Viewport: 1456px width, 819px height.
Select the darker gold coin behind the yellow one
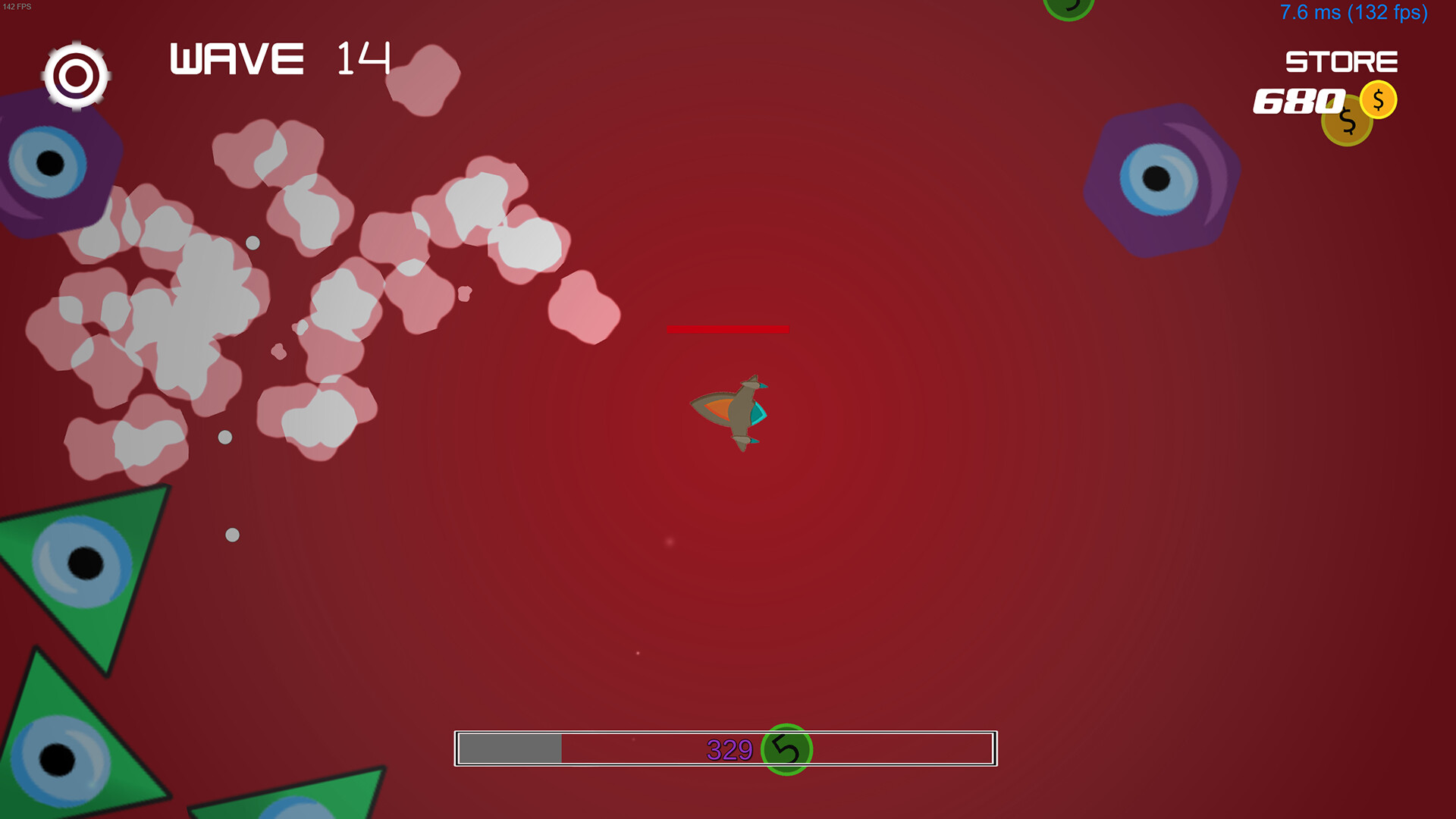click(1346, 120)
